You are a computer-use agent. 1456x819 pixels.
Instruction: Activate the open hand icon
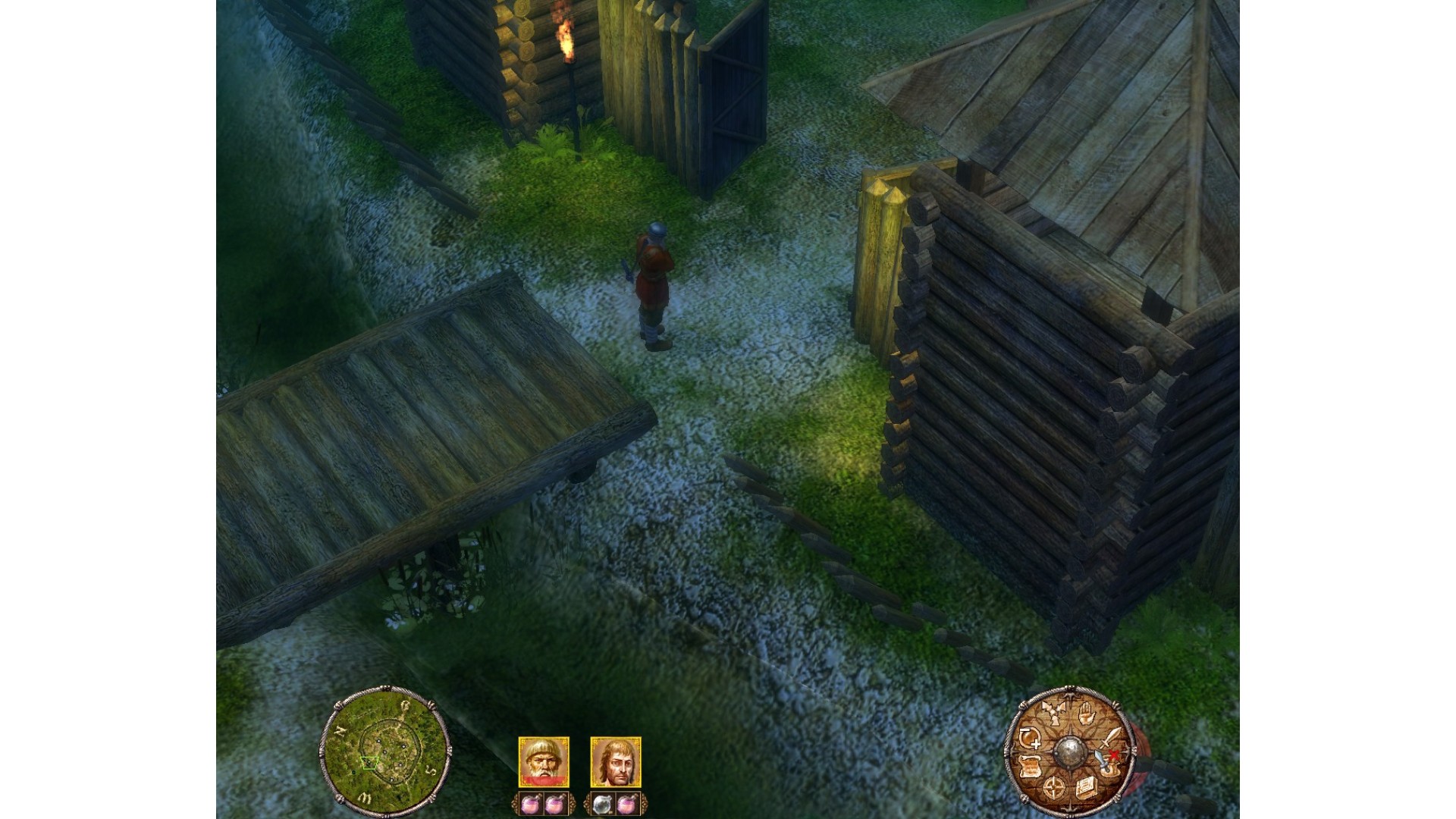pos(1085,713)
